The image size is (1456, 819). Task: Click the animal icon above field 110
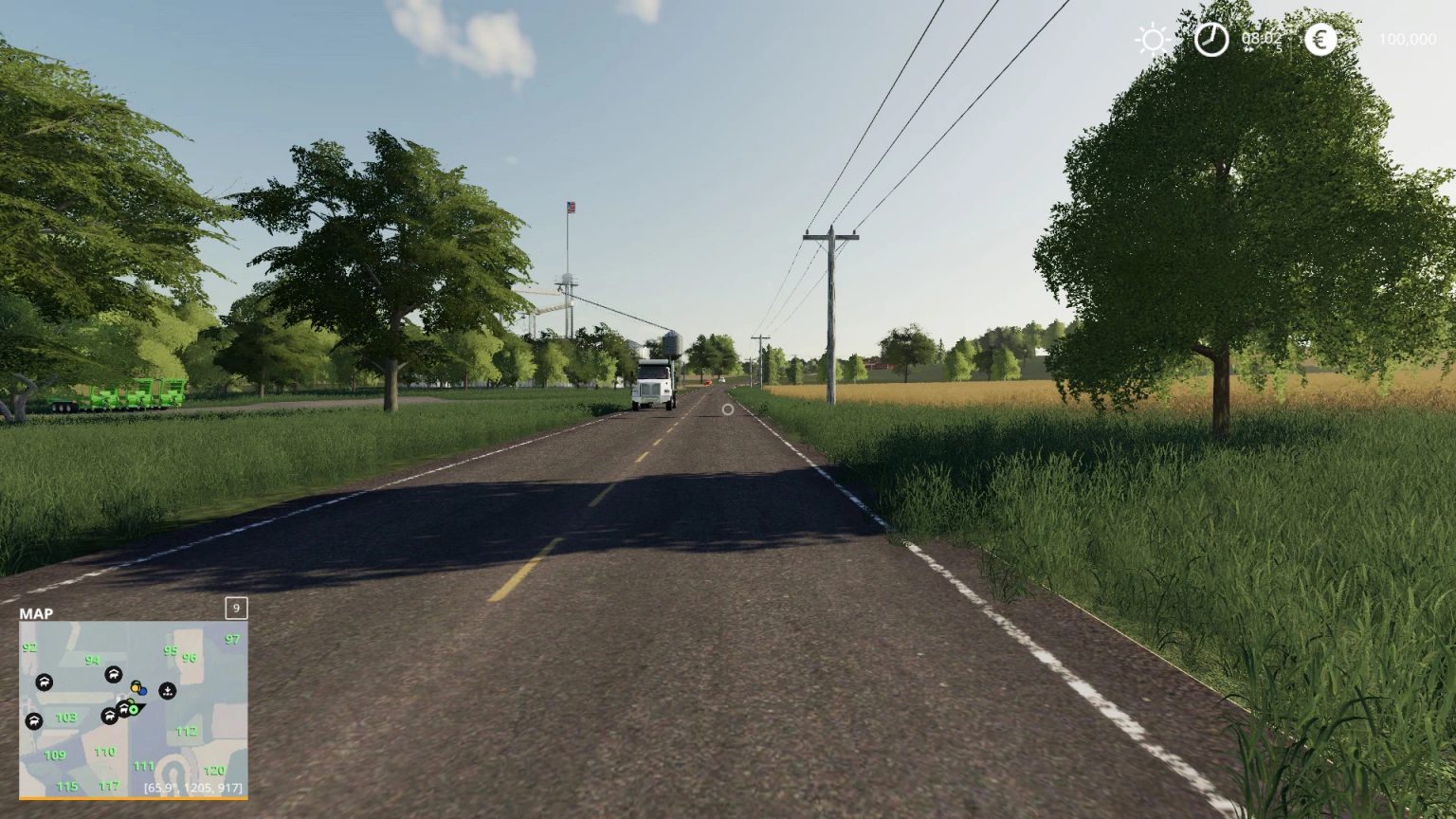tap(110, 716)
